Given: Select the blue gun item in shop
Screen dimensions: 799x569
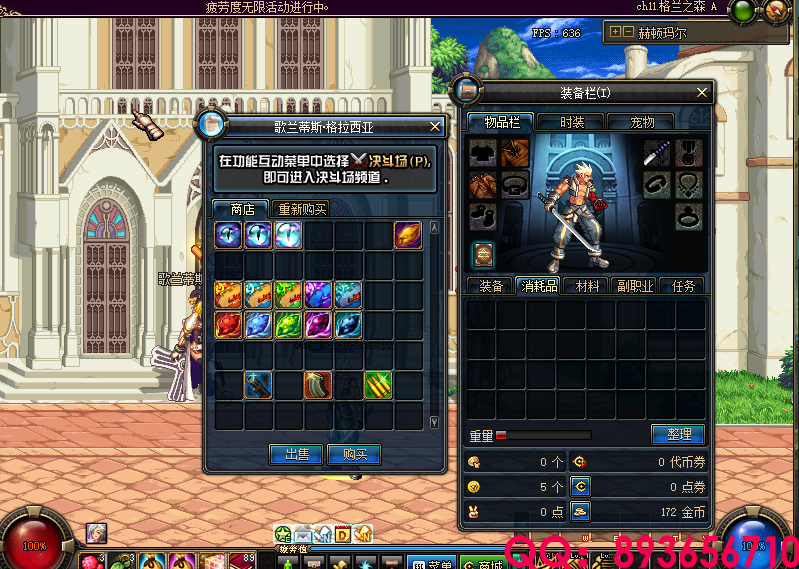Looking at the screenshot, I should point(259,384).
